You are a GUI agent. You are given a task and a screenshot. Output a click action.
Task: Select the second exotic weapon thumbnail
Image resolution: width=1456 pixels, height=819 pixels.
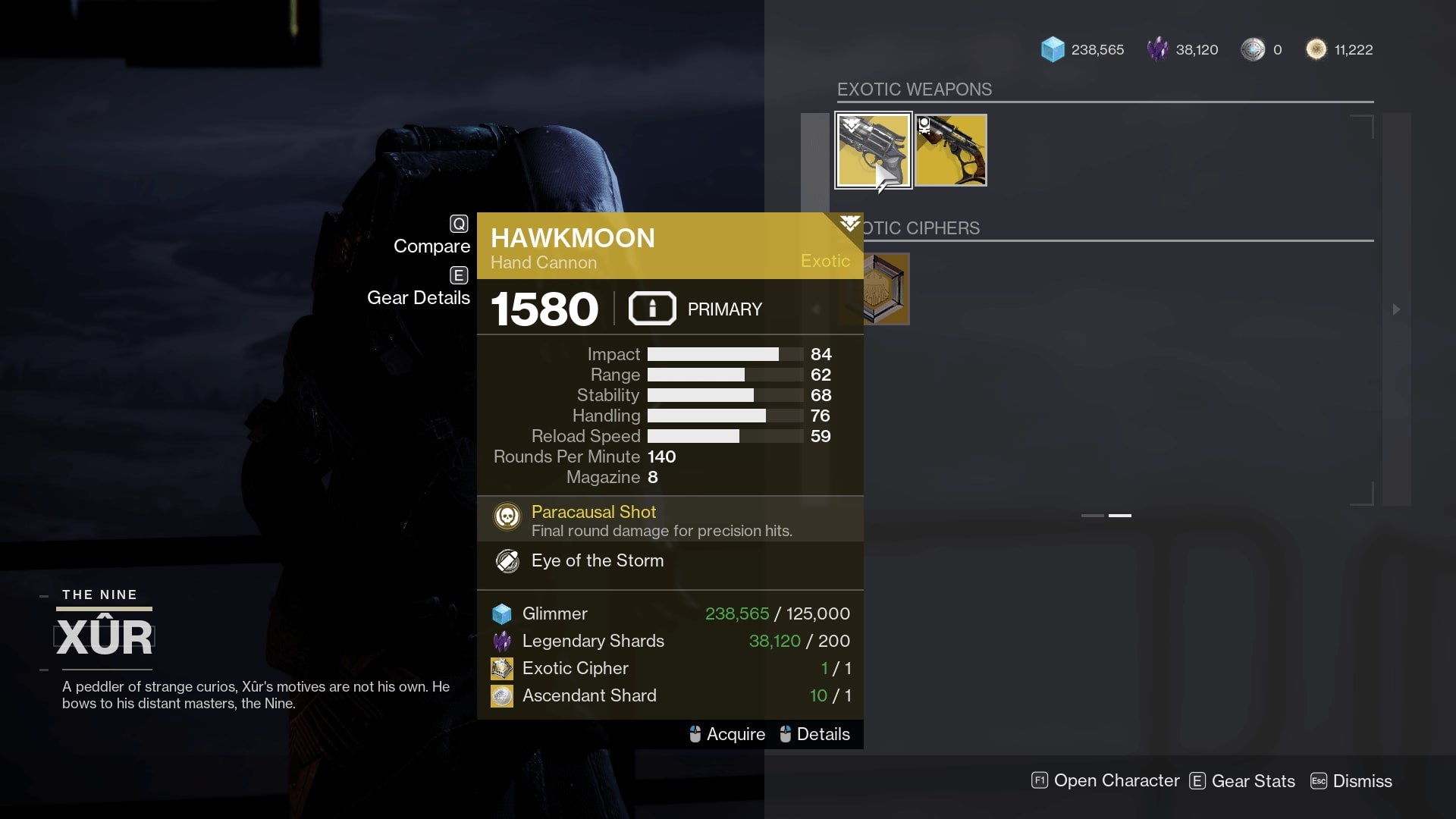950,149
